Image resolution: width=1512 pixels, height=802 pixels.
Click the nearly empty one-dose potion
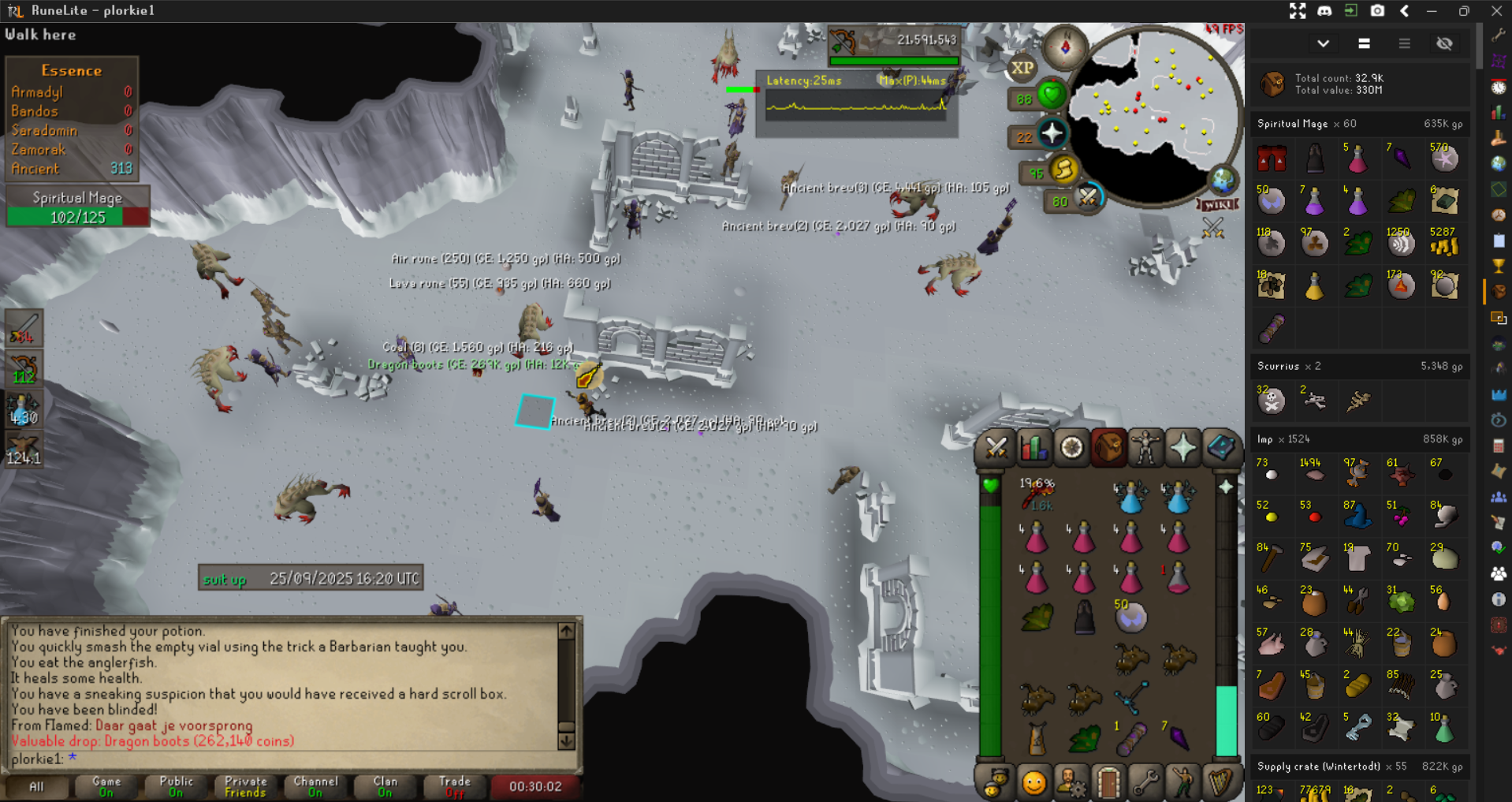[x=1178, y=579]
